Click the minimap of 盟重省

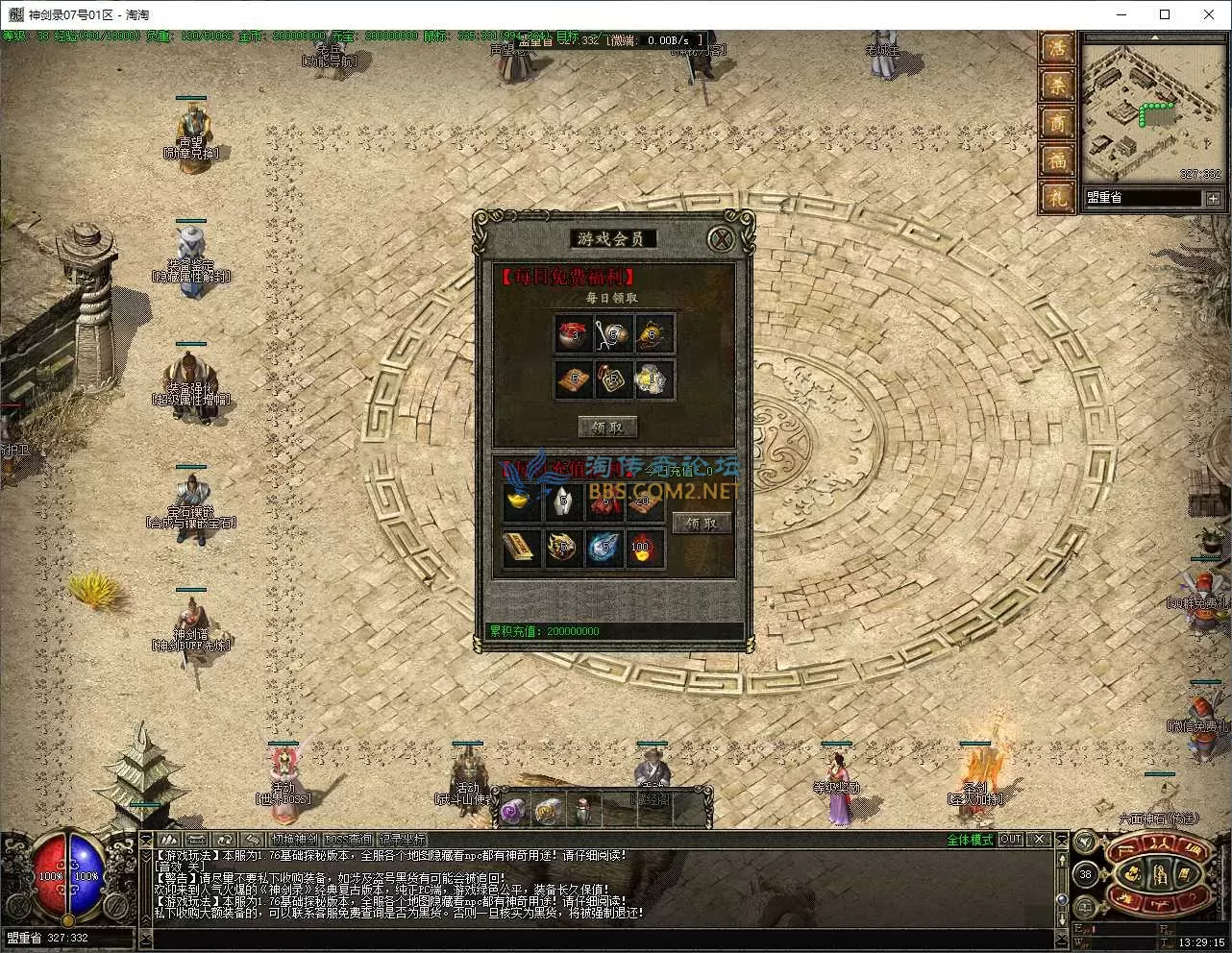(x=1151, y=110)
